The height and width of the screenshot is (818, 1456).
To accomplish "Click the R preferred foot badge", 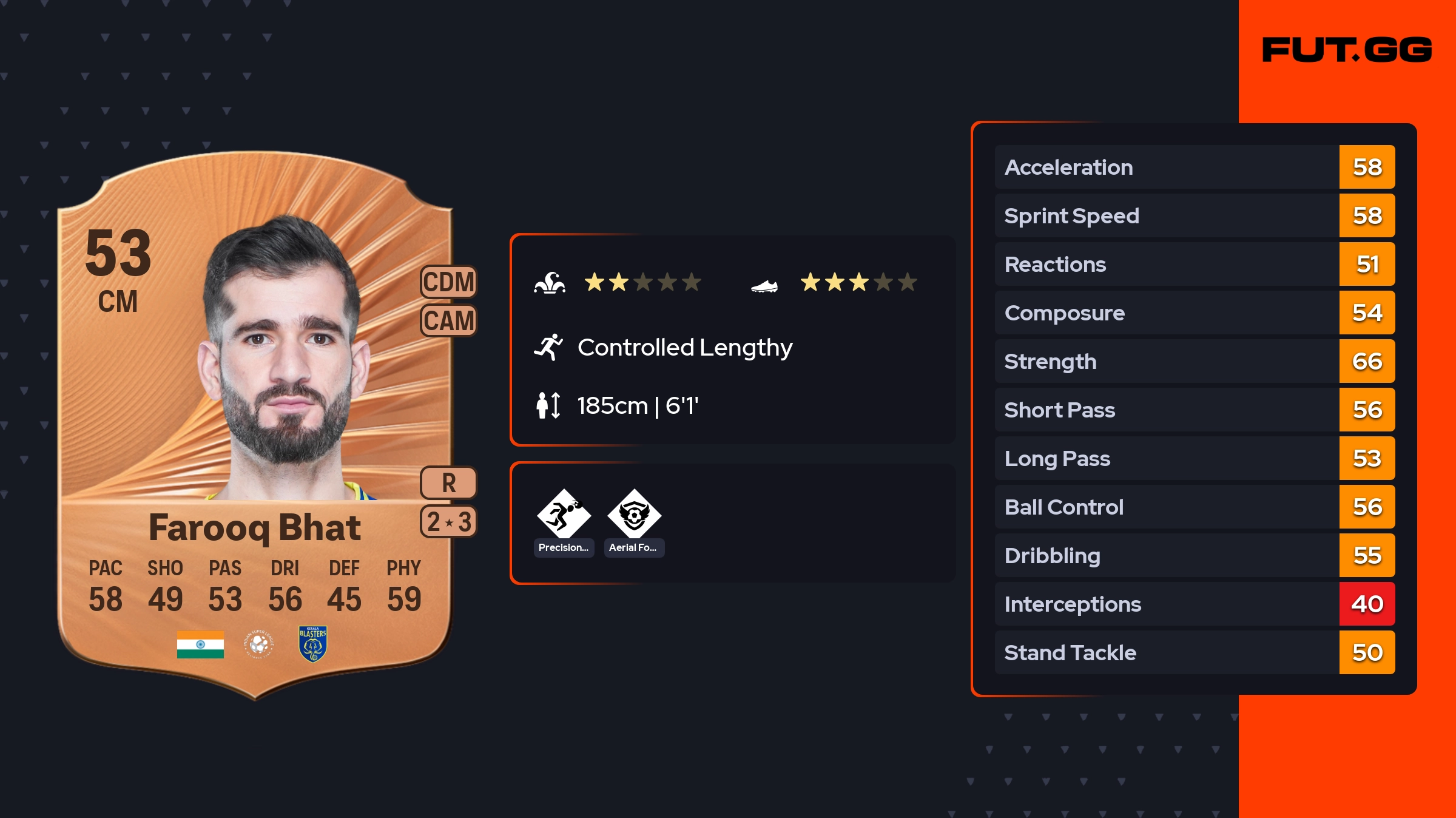I will pos(449,483).
